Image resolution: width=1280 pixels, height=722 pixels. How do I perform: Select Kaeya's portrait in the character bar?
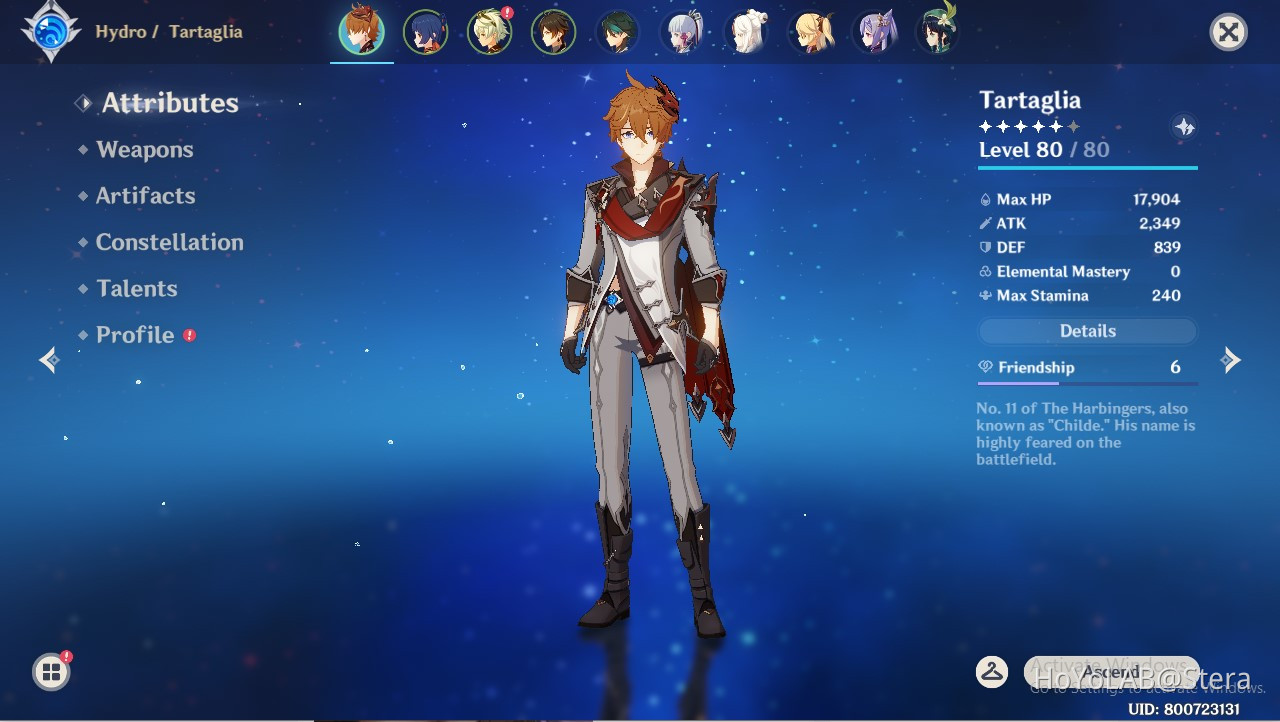[425, 31]
